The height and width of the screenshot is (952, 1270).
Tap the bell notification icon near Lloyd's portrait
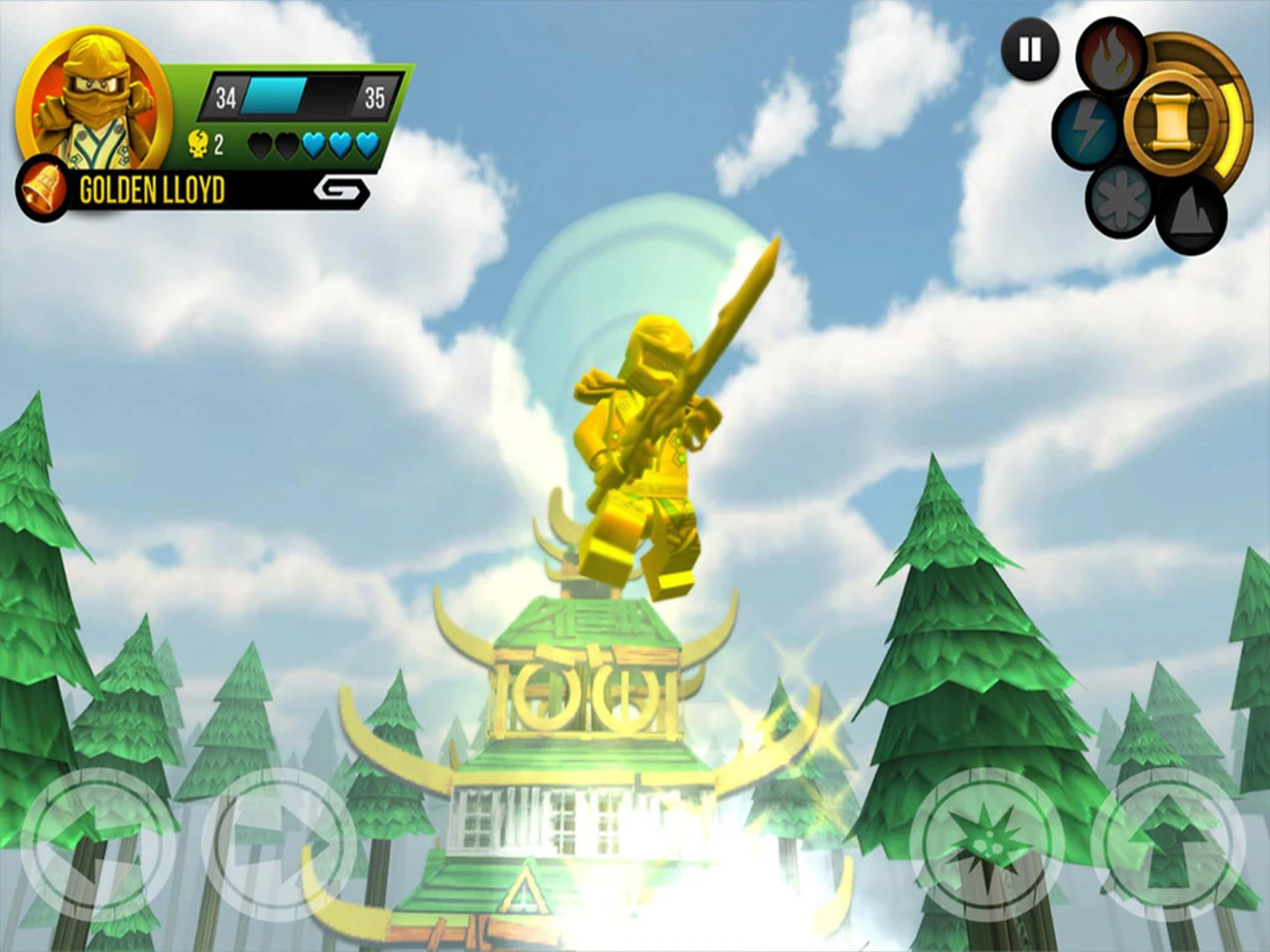(42, 186)
